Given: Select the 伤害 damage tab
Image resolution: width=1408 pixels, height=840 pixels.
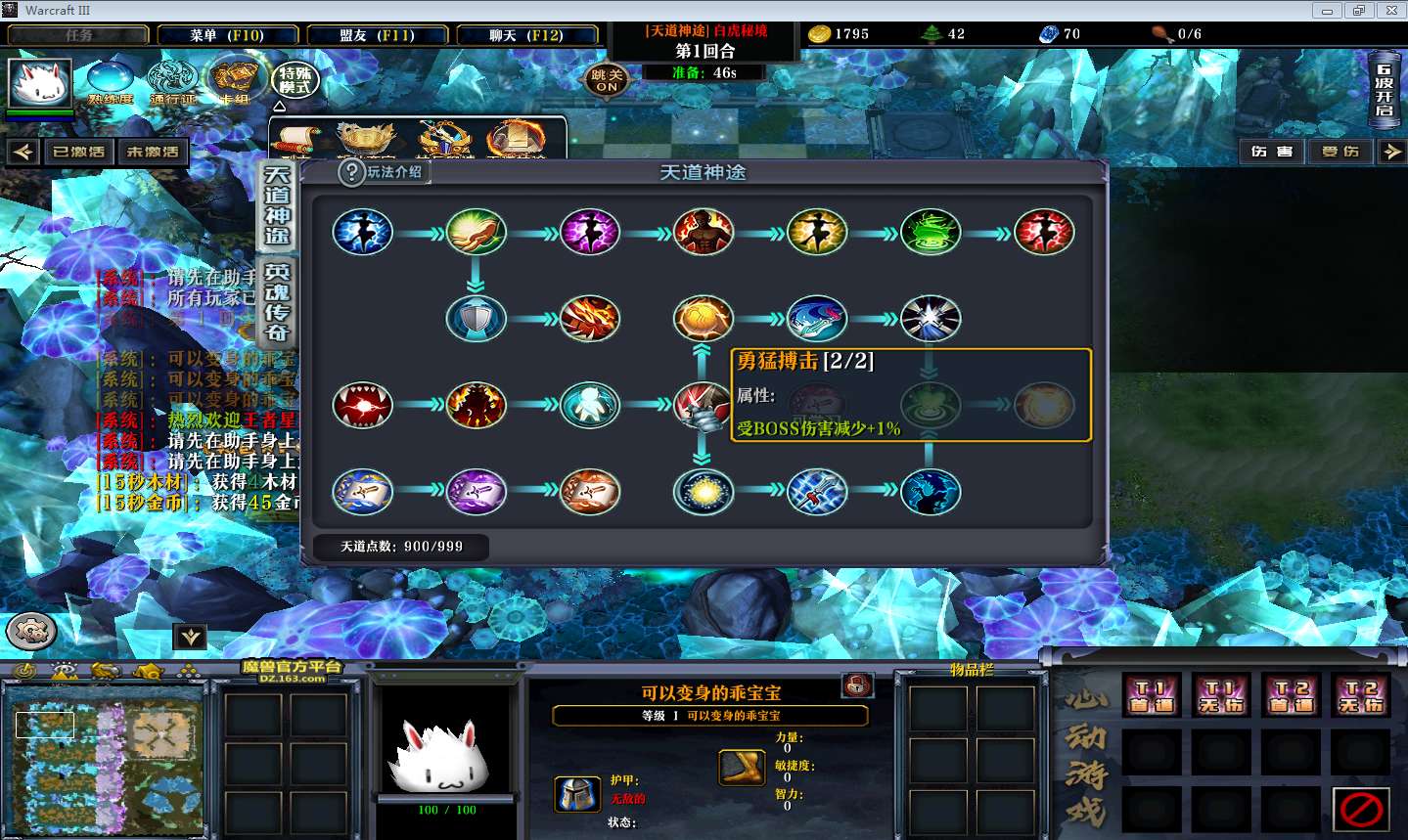Looking at the screenshot, I should coord(1272,152).
